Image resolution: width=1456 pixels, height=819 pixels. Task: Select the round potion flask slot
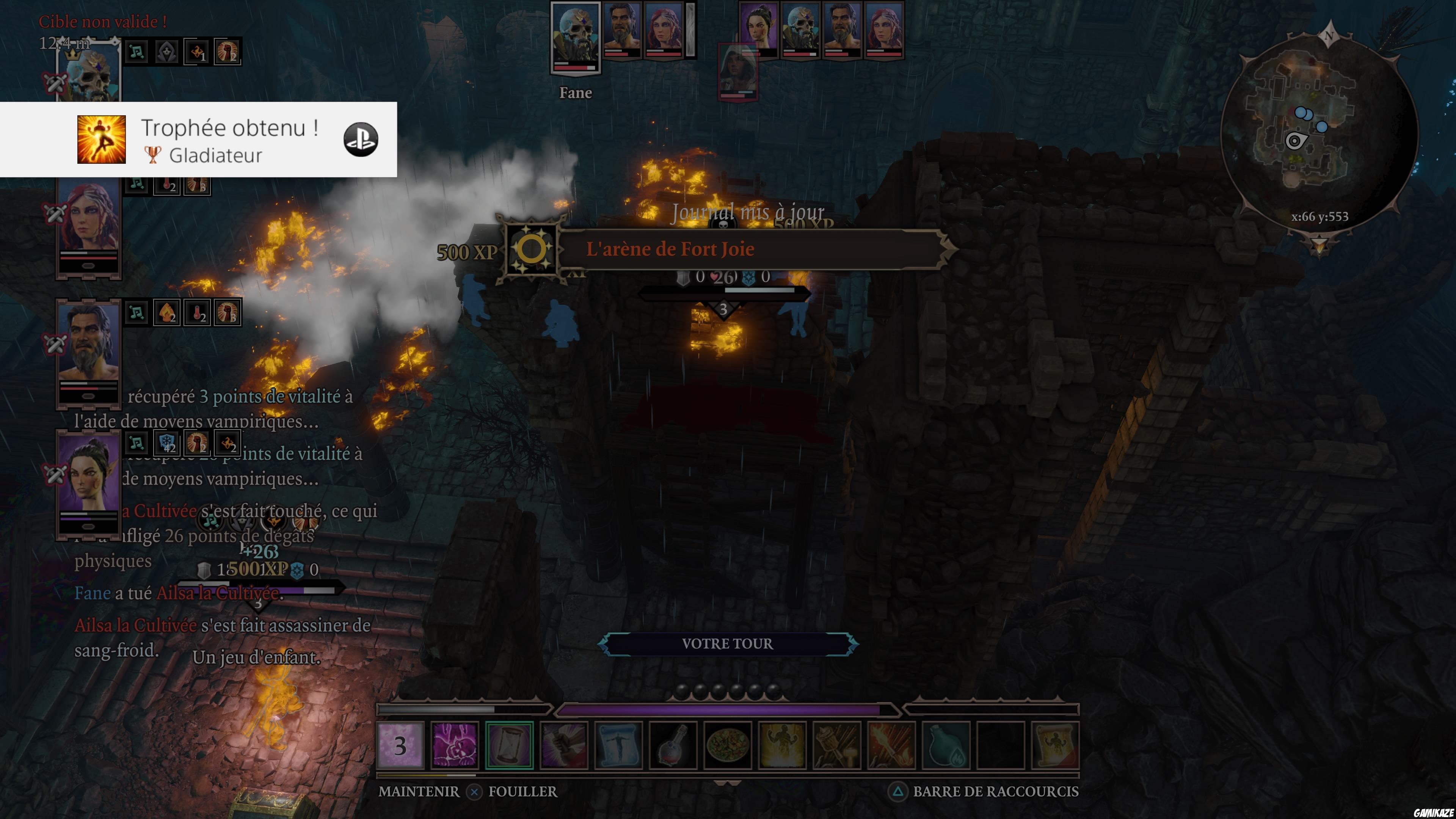(x=673, y=745)
